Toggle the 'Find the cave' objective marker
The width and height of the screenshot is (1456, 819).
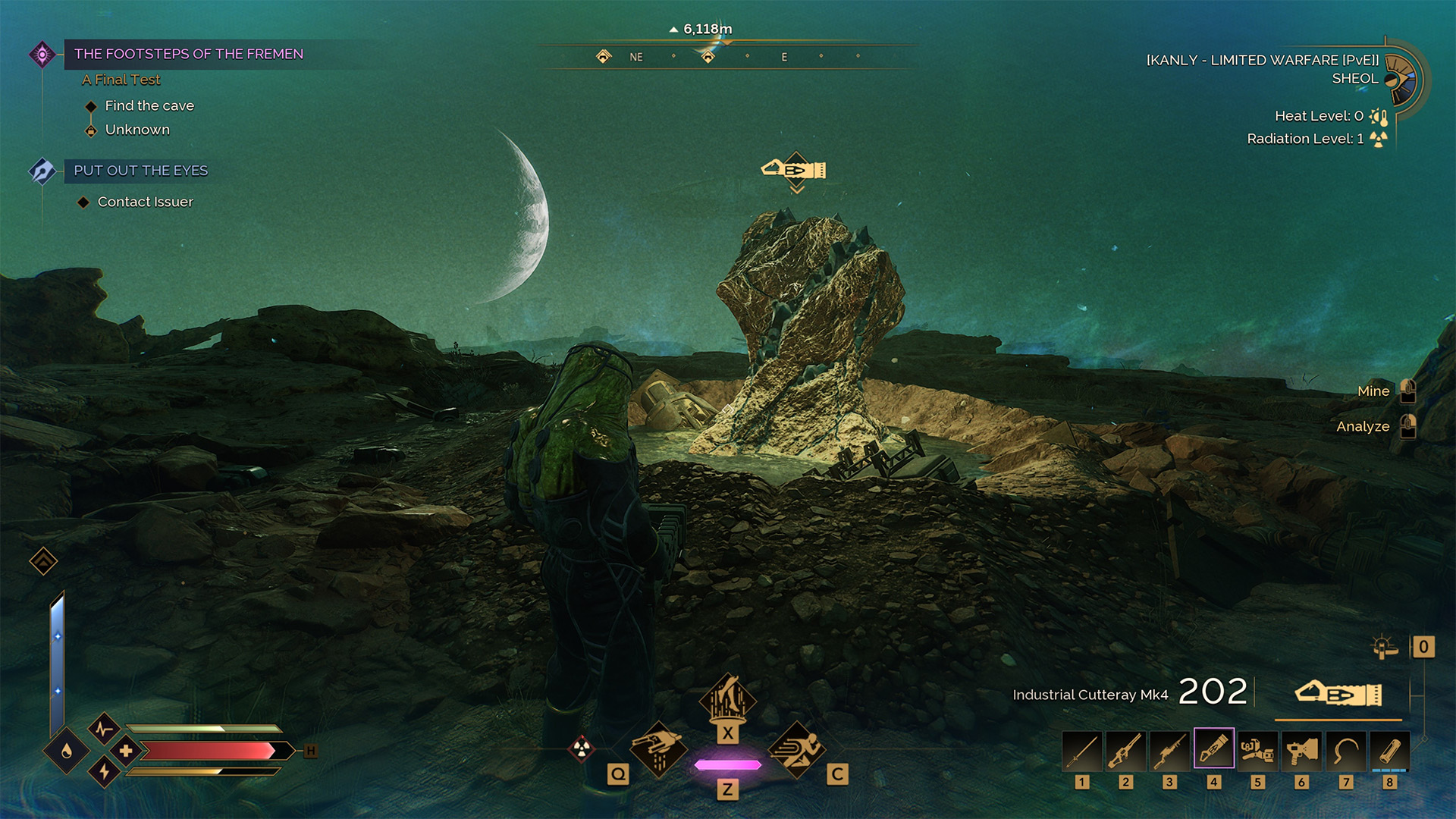pyautogui.click(x=89, y=106)
